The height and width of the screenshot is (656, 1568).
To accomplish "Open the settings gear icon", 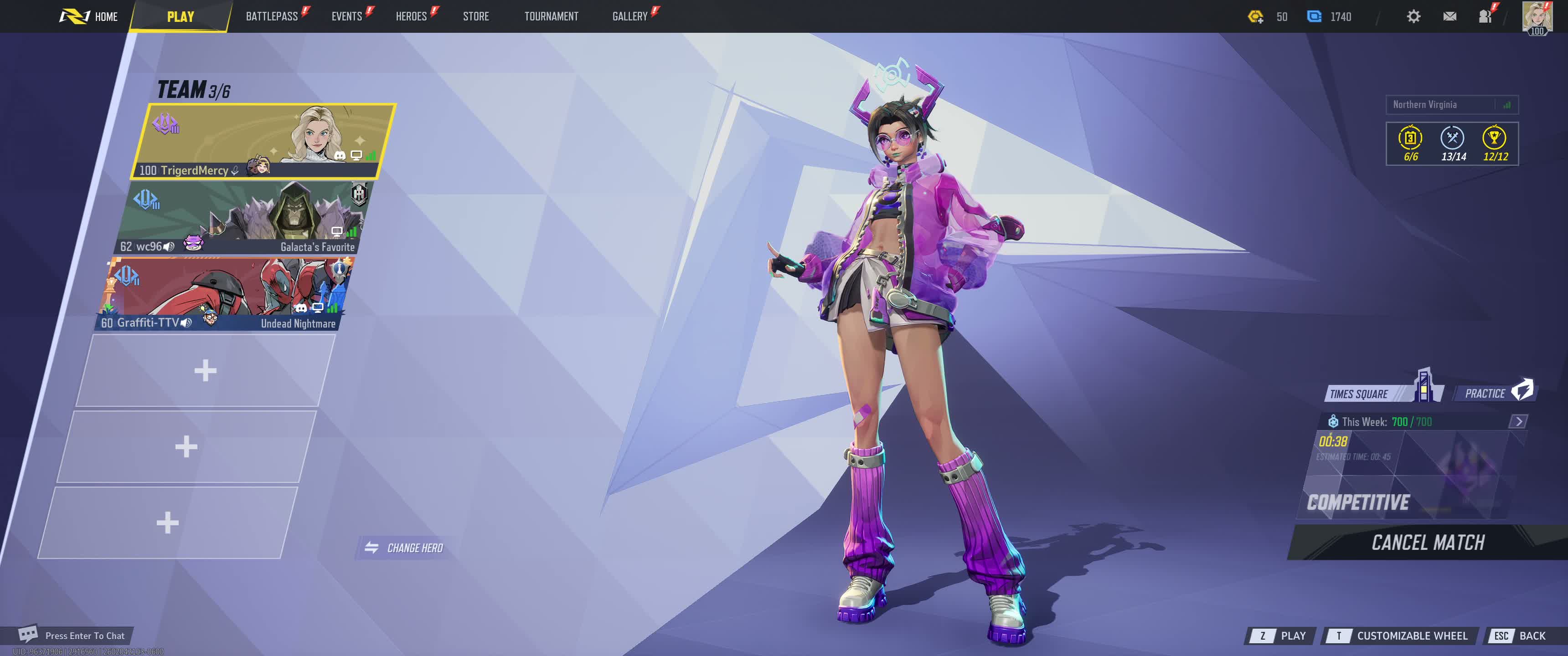I will tap(1413, 16).
